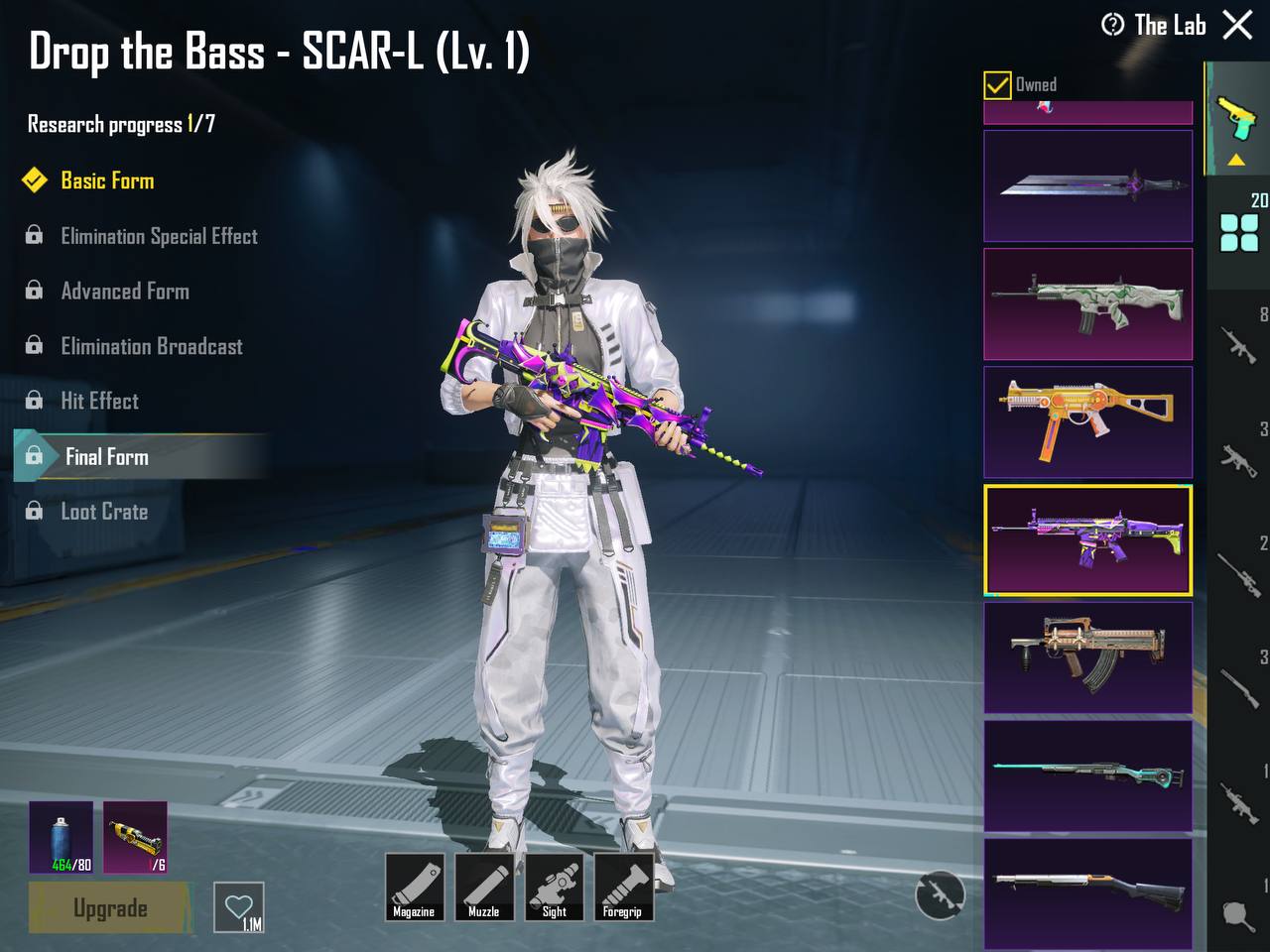This screenshot has height=952, width=1270.
Task: Choose the white and green rifle skin
Action: (x=1087, y=303)
